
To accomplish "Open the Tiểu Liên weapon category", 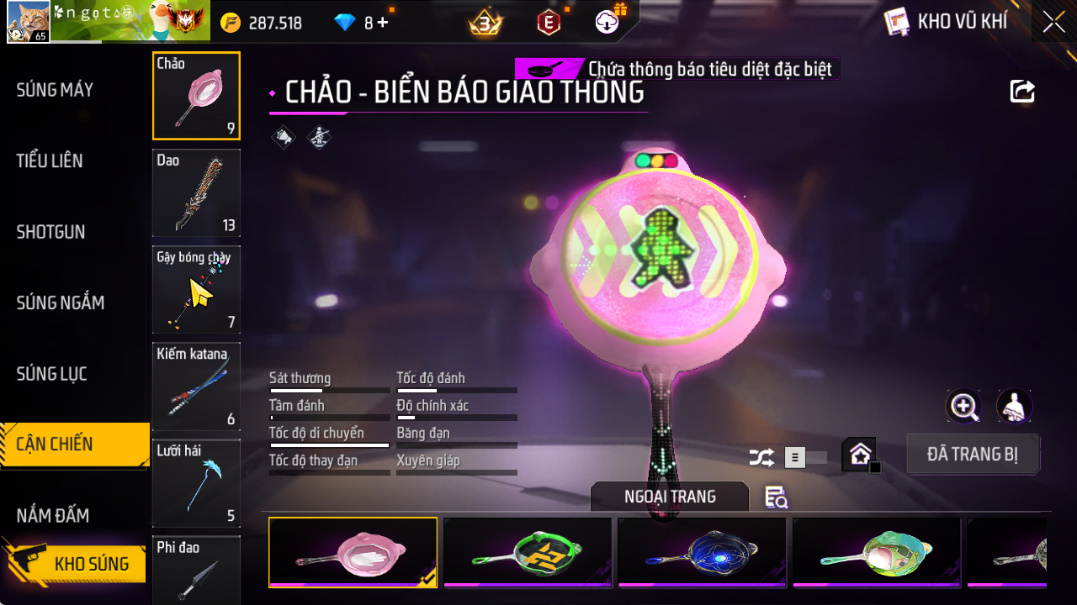I will point(50,161).
